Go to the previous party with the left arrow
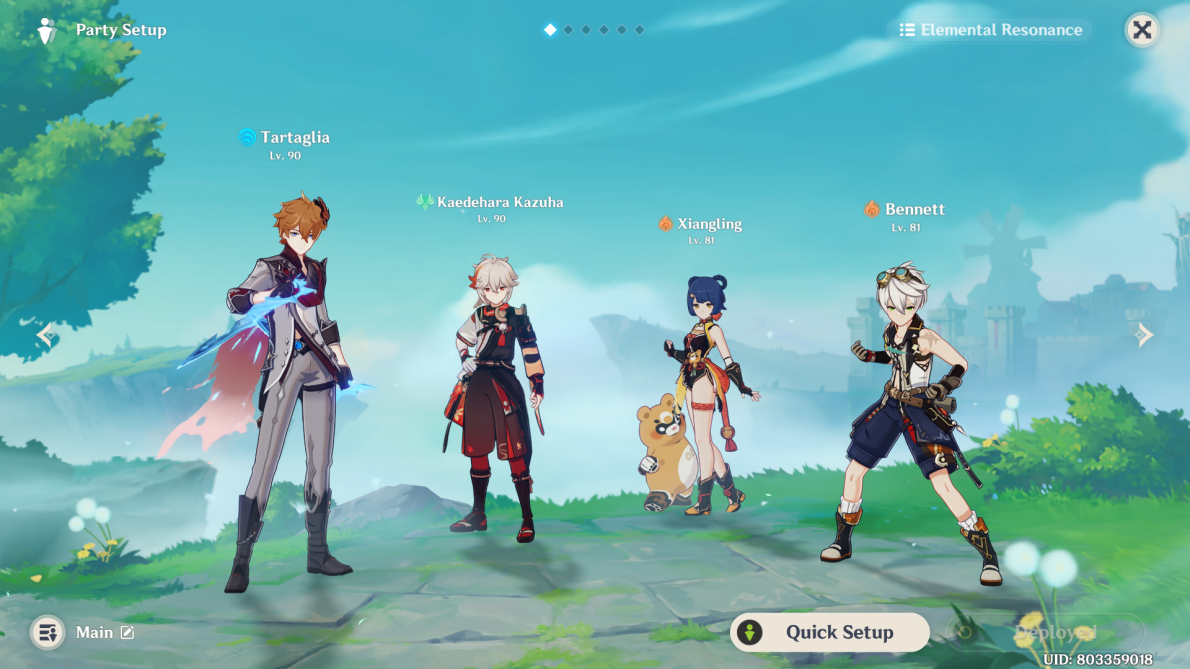 coord(44,335)
